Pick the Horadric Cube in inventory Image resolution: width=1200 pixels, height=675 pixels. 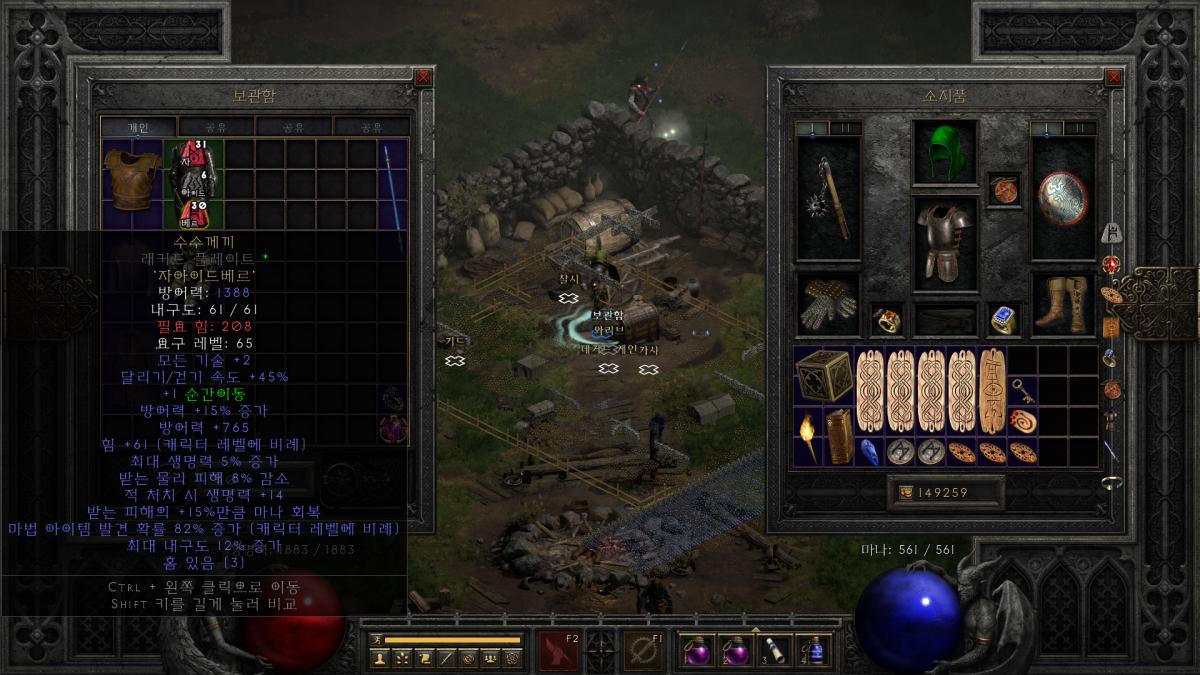click(x=824, y=376)
